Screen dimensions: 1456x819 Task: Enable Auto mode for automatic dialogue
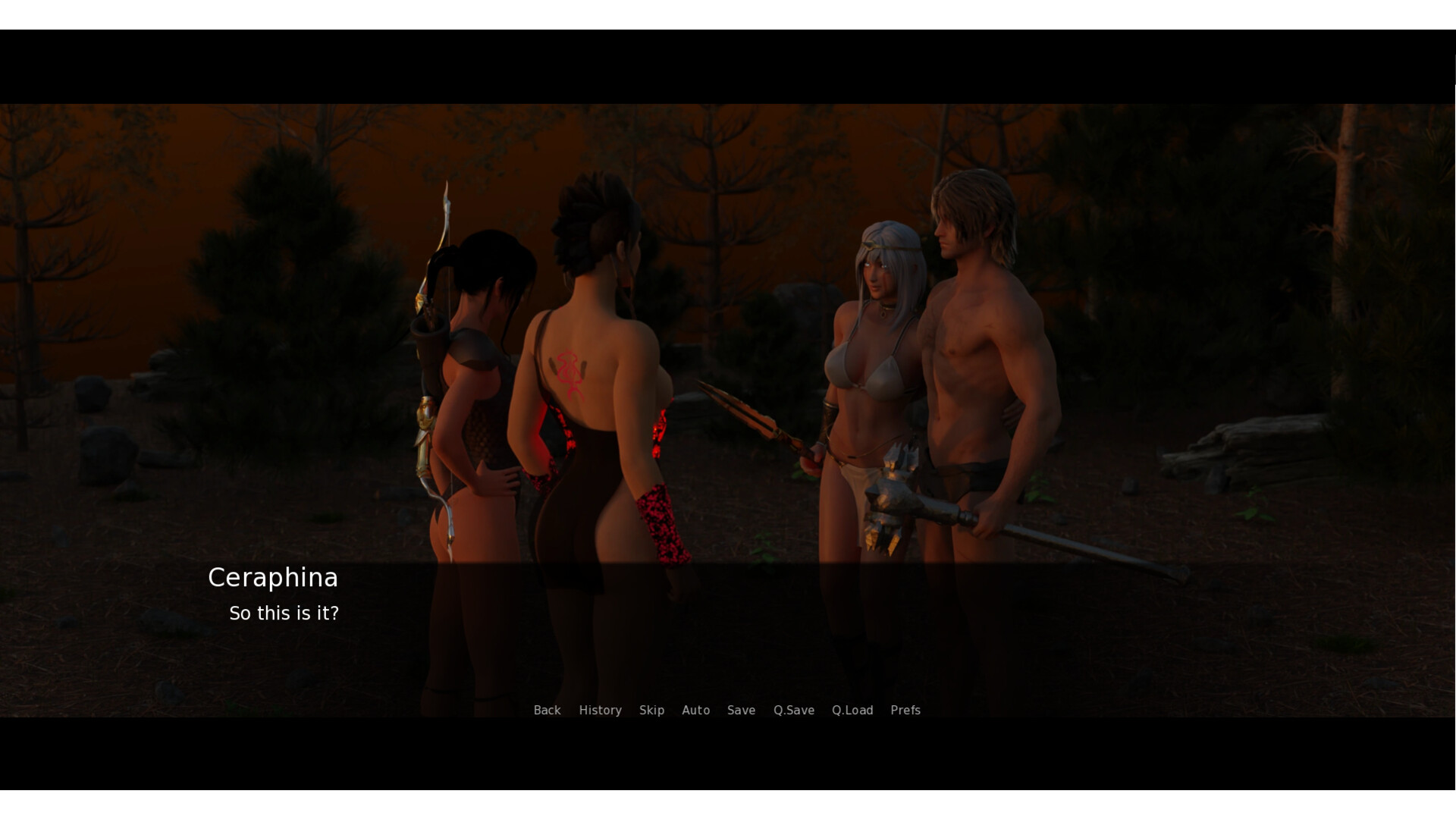[x=695, y=711]
